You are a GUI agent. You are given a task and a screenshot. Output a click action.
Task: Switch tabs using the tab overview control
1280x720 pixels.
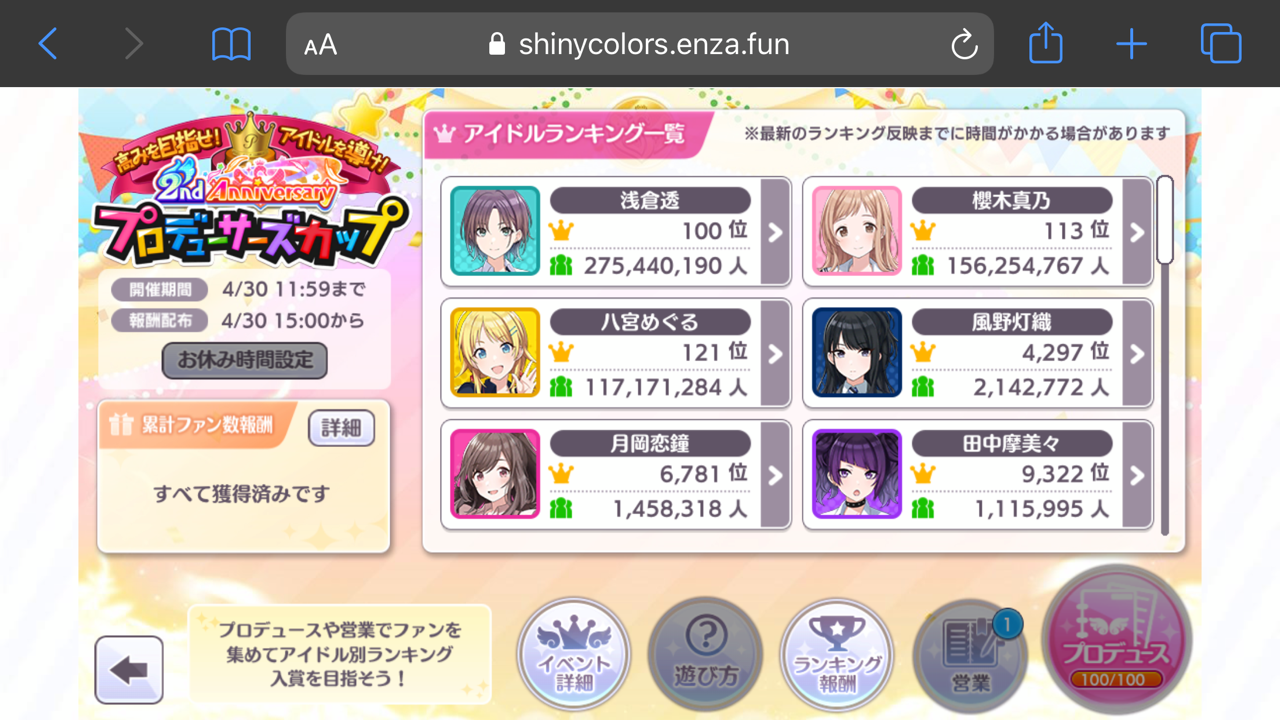tap(1220, 44)
